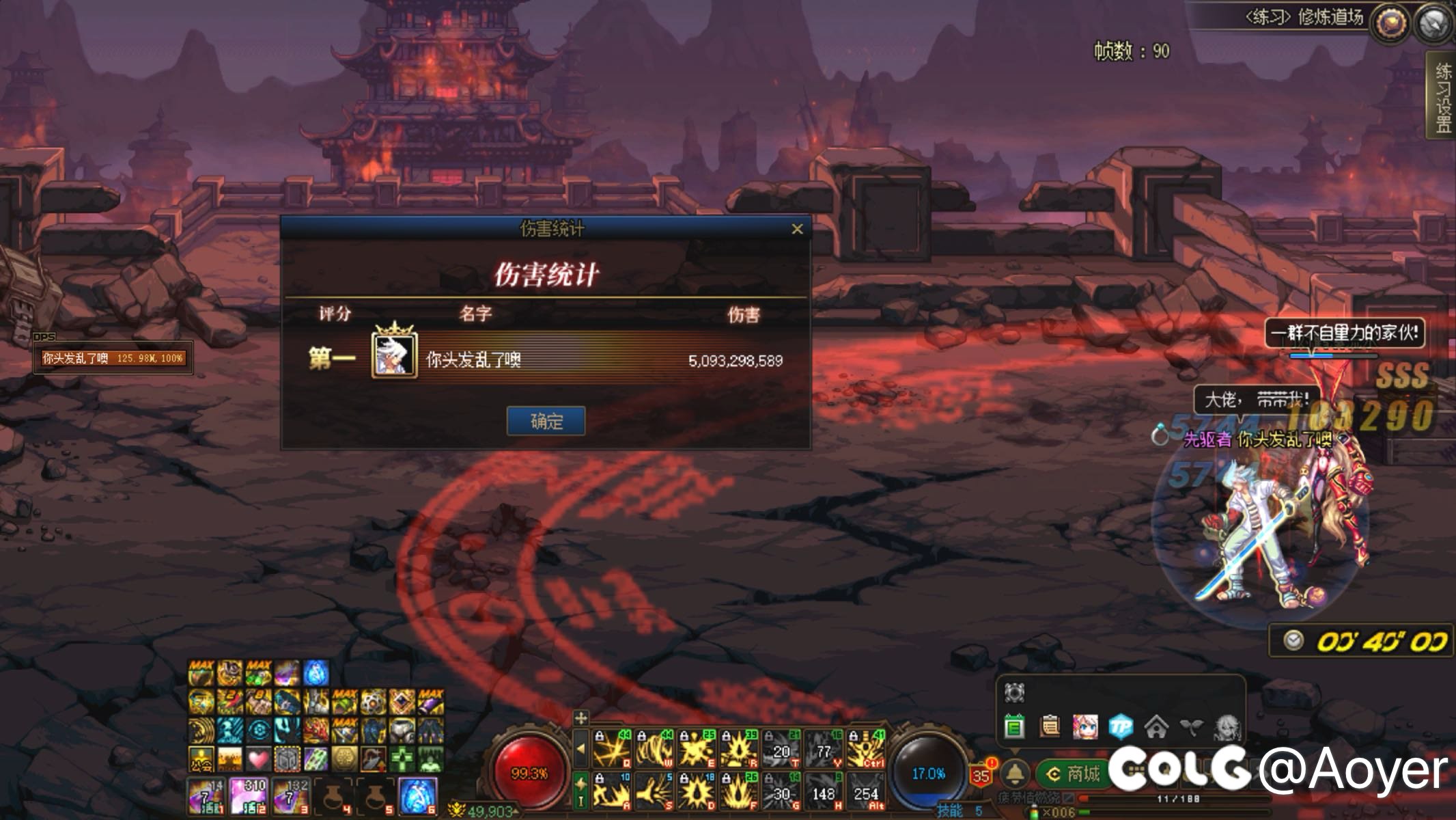Use the blue crystal in quick slot 6
This screenshot has width=1456, height=820.
417,797
